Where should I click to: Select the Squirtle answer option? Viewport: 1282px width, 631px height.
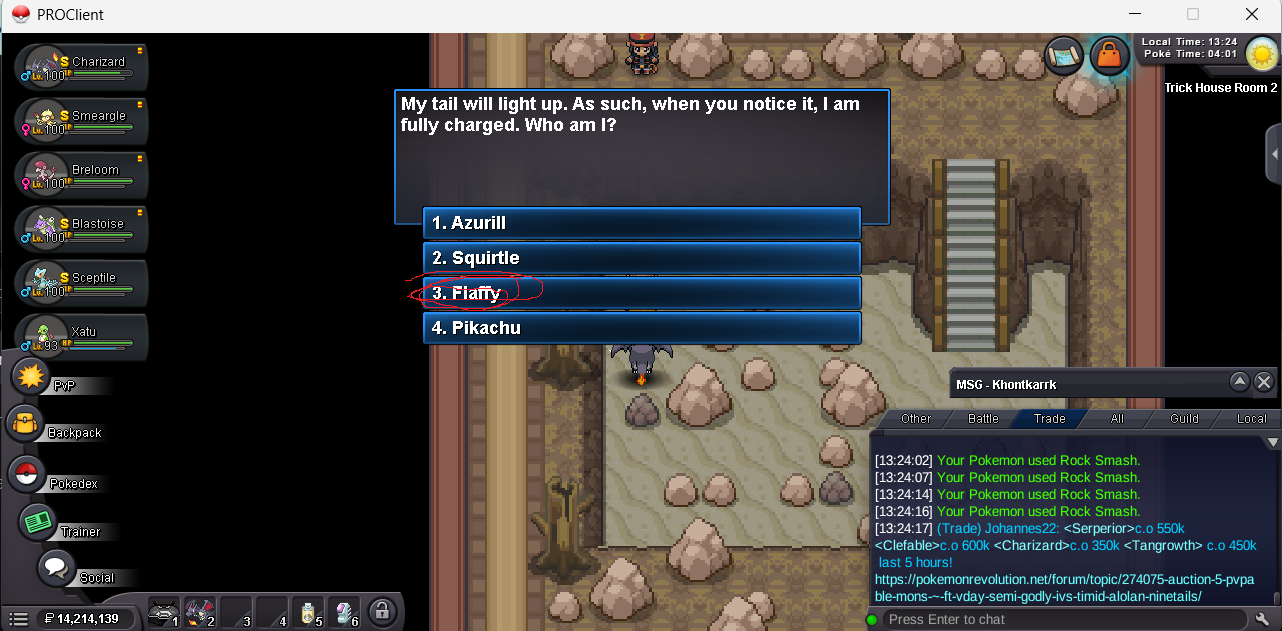click(641, 258)
